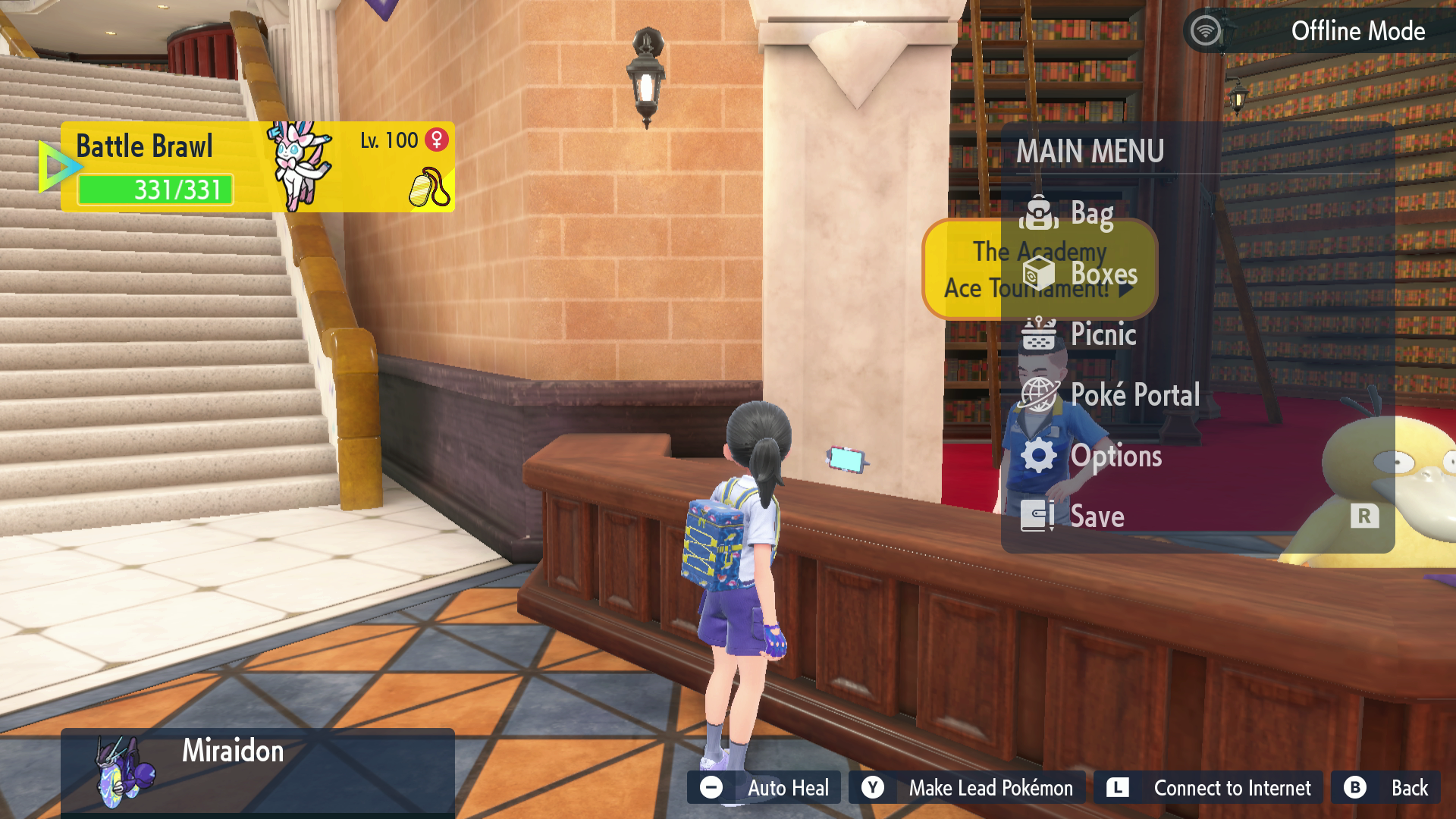Choose Save in the main menu
Image resolution: width=1456 pixels, height=819 pixels.
pyautogui.click(x=1097, y=516)
